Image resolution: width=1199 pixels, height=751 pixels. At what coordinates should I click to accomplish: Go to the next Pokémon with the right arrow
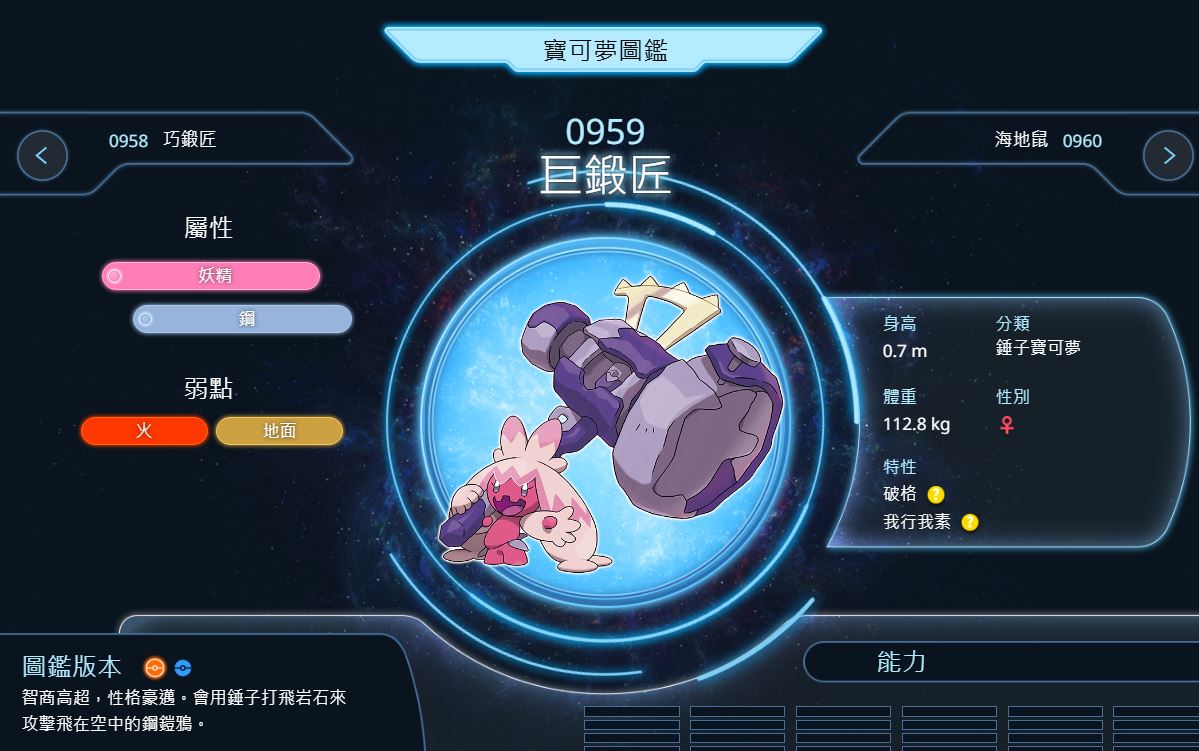(1167, 155)
